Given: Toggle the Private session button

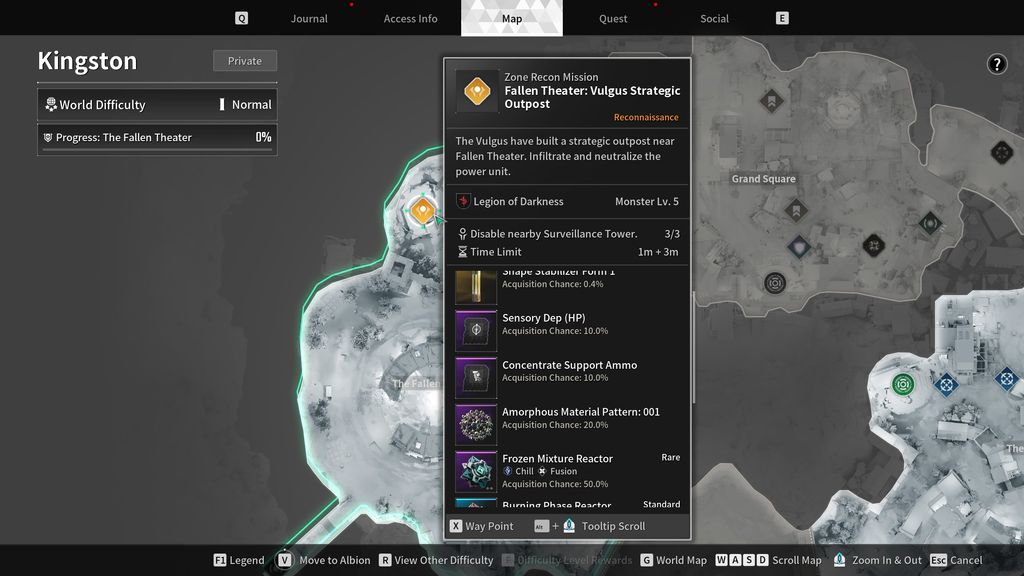Looking at the screenshot, I should tap(244, 61).
